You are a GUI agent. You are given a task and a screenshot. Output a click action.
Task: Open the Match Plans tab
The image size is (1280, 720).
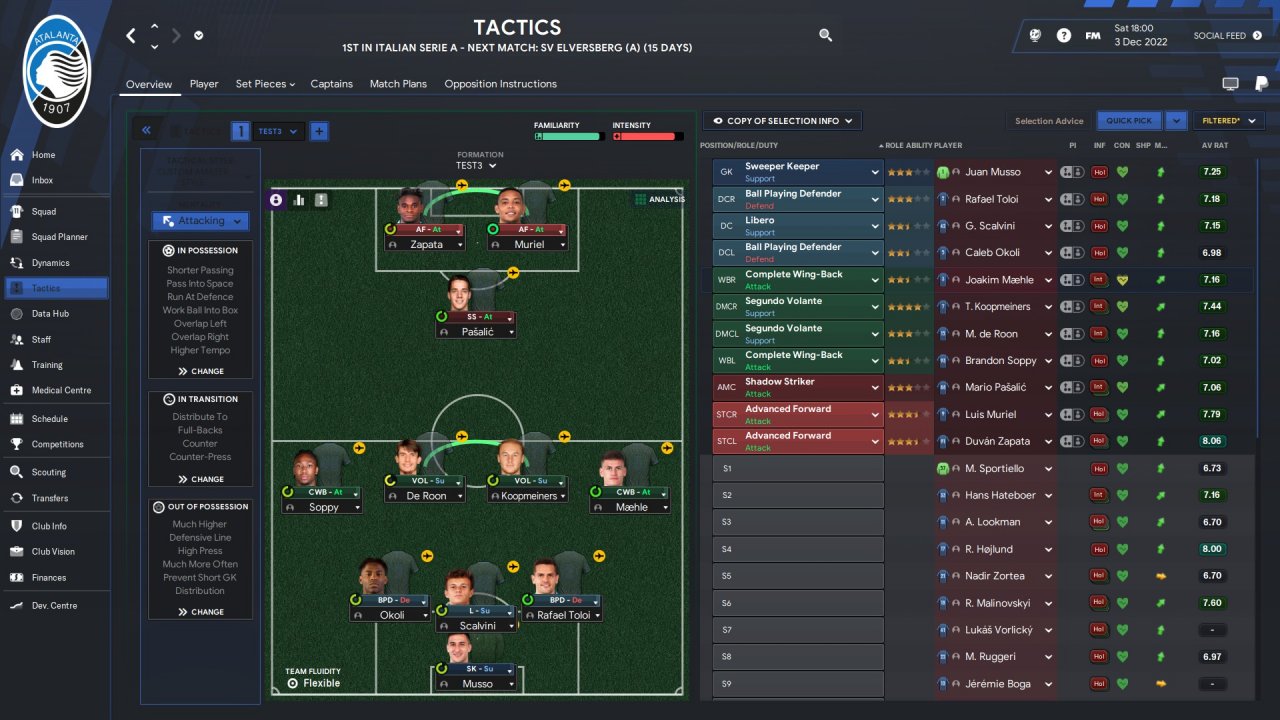[398, 84]
